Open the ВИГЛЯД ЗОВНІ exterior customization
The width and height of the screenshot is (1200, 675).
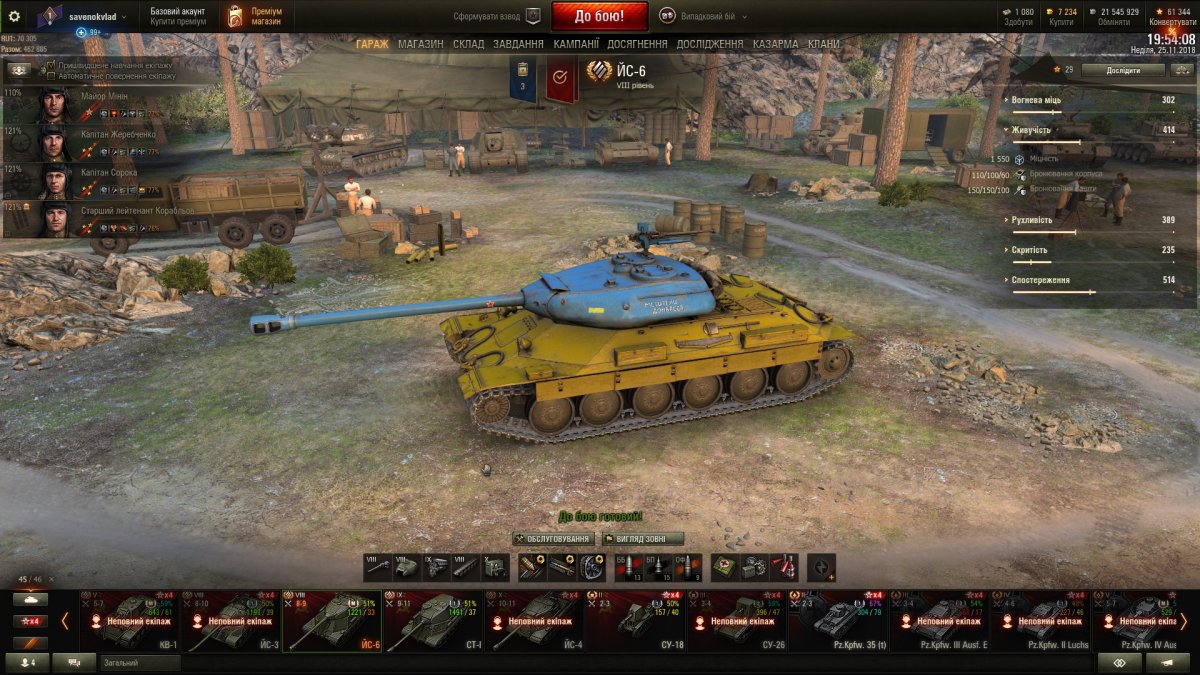point(643,539)
